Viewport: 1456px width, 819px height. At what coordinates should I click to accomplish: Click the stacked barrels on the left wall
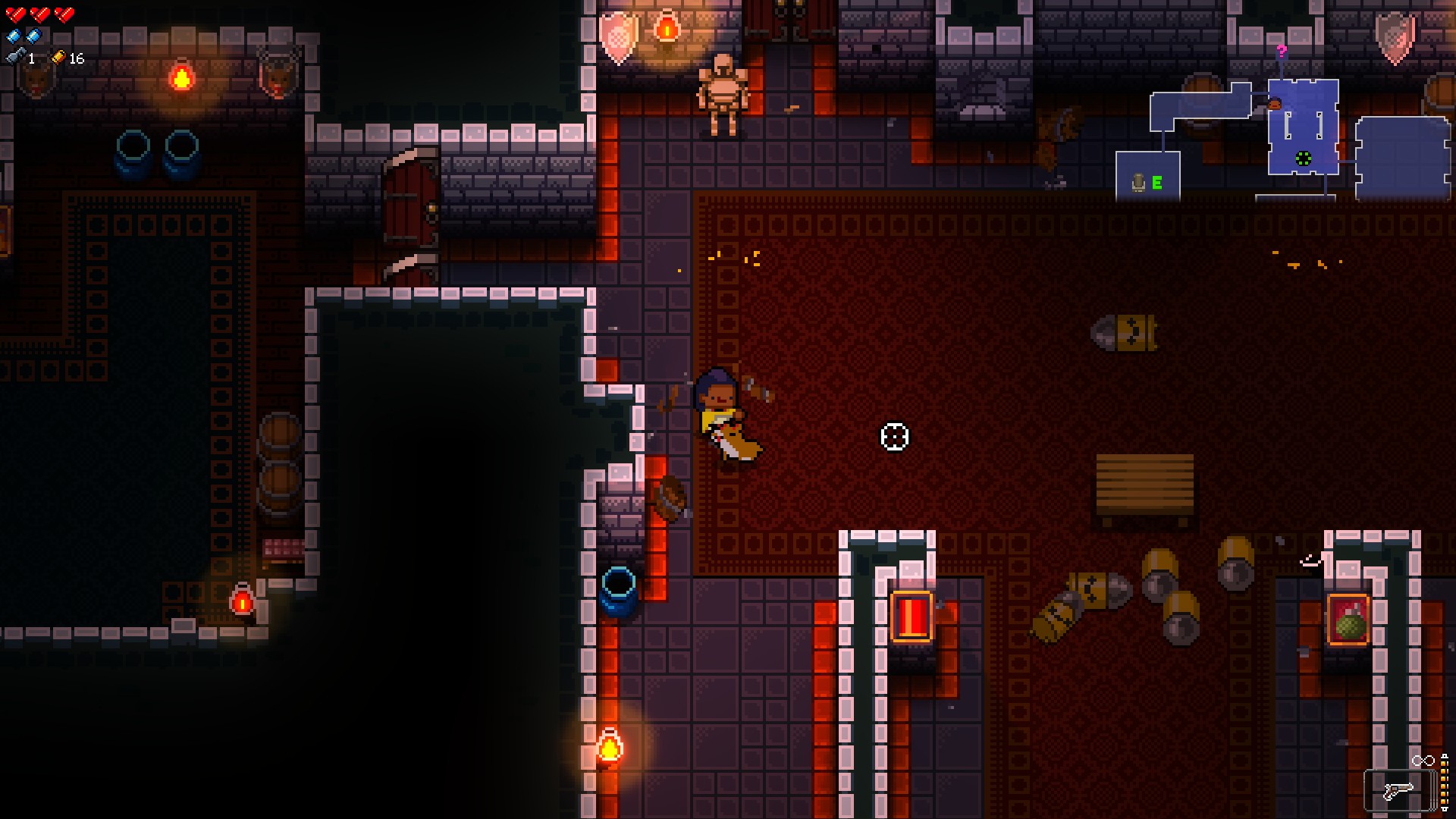tap(282, 463)
